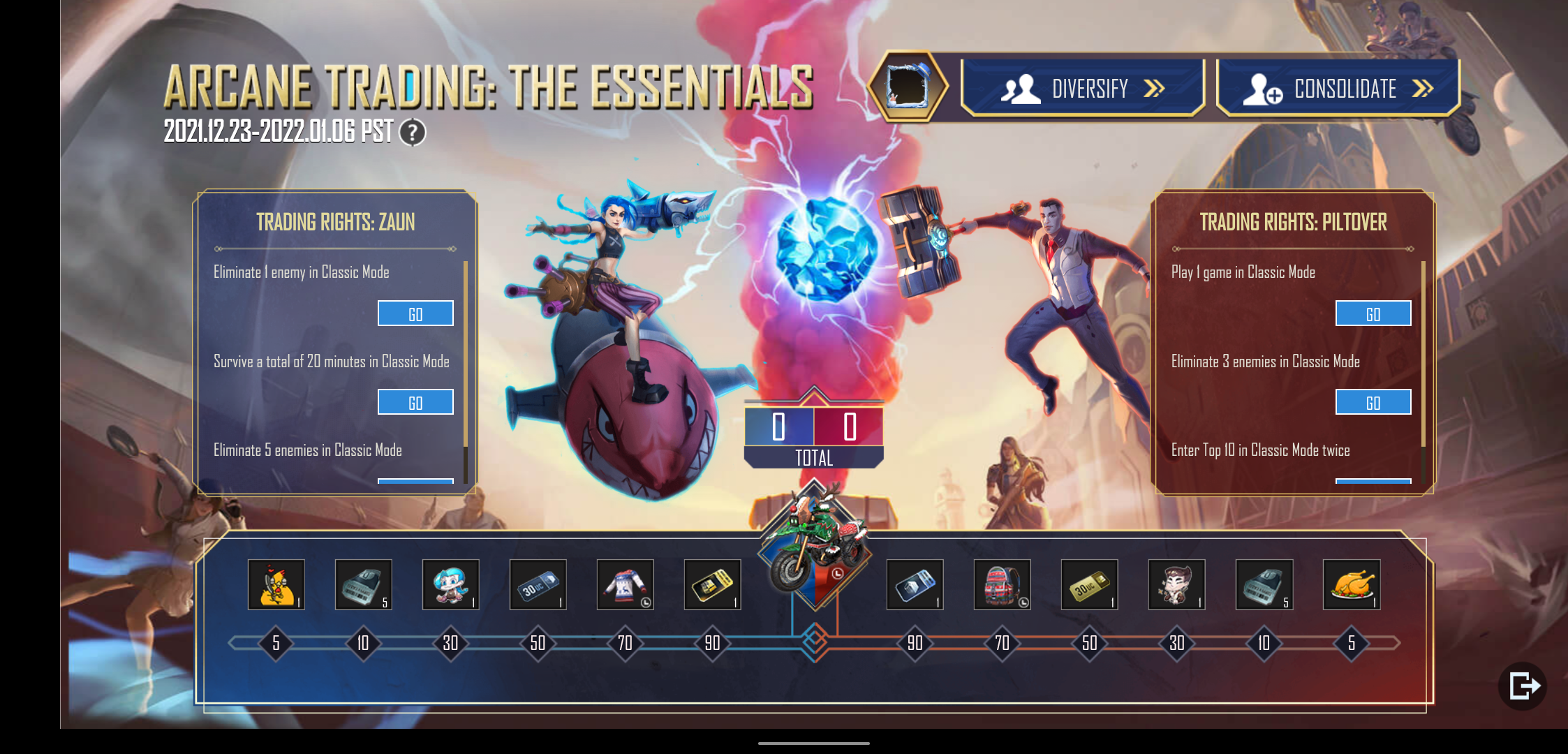Select the silver fragment reward on the Zaun track

click(364, 585)
